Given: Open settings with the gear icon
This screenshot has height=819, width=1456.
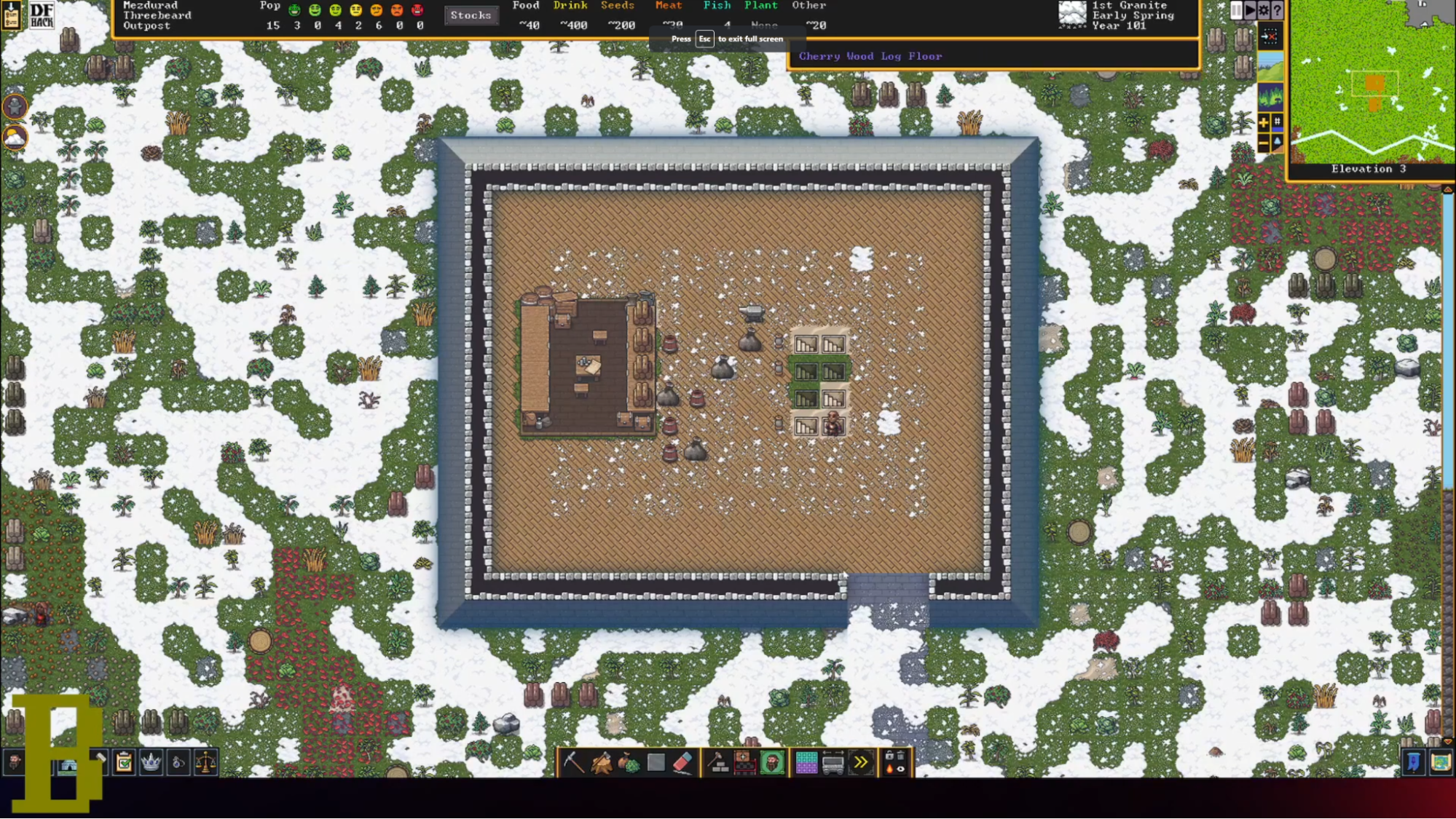Looking at the screenshot, I should [x=1264, y=10].
